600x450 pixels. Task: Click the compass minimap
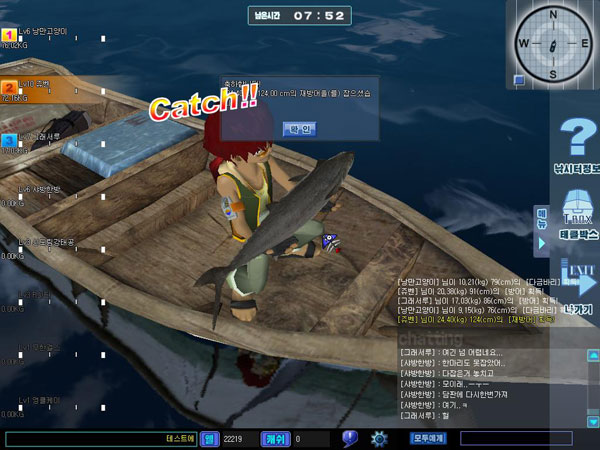coord(553,44)
